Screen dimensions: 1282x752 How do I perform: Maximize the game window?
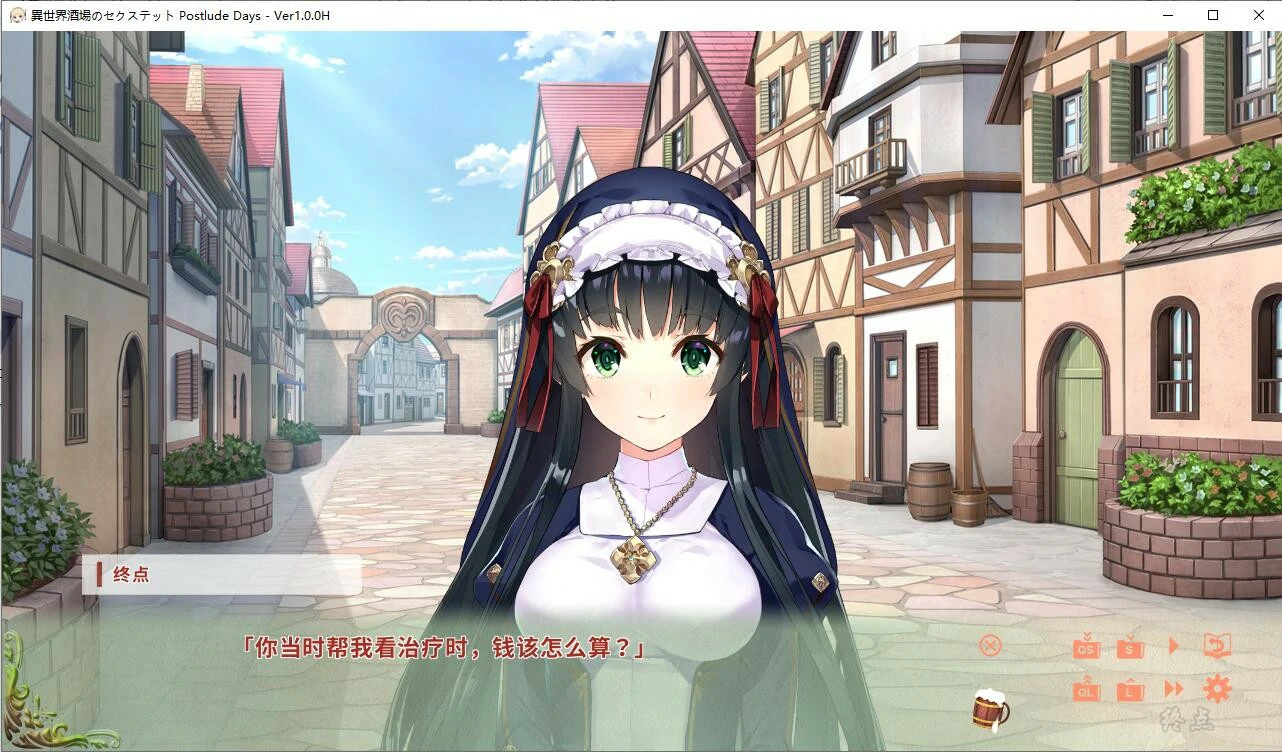[x=1212, y=15]
